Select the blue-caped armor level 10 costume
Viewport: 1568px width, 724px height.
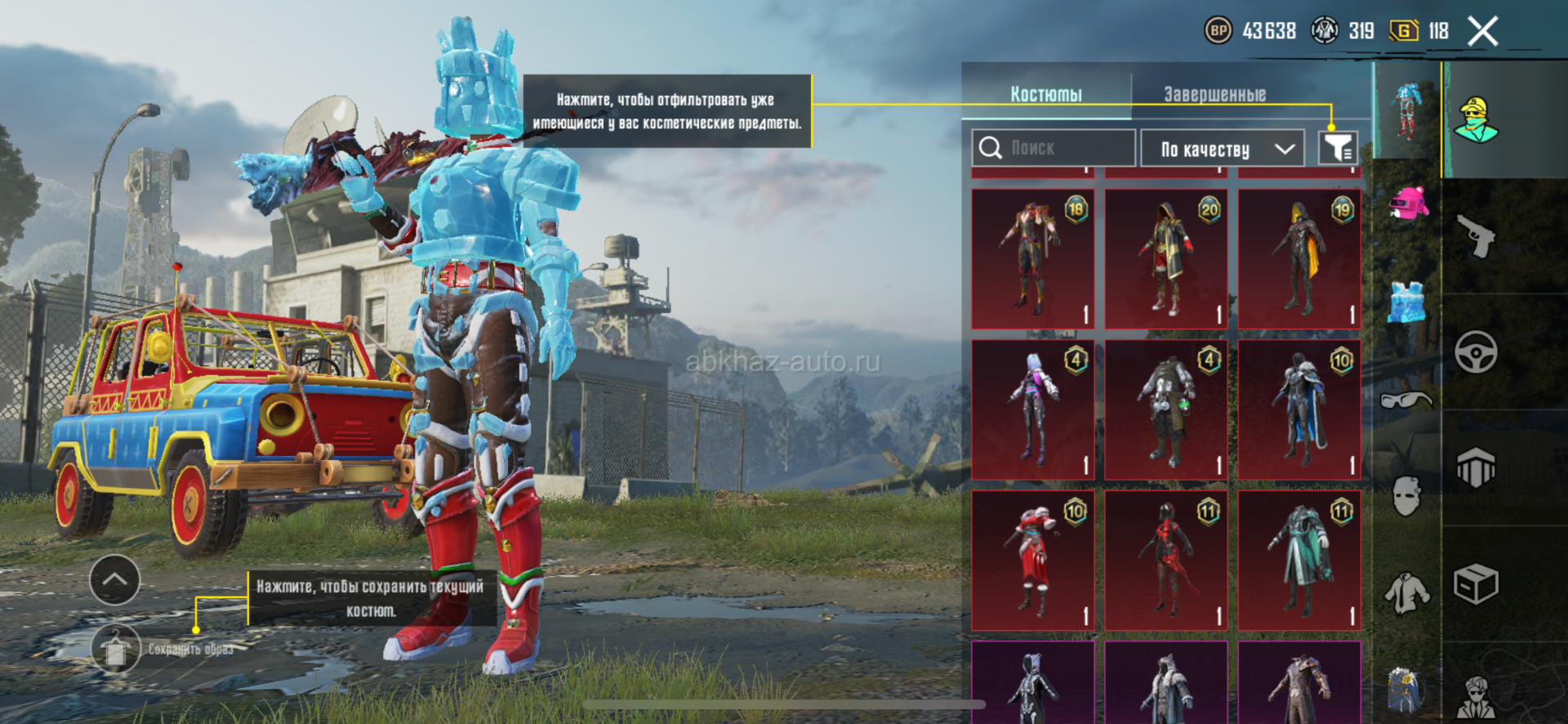click(1299, 410)
